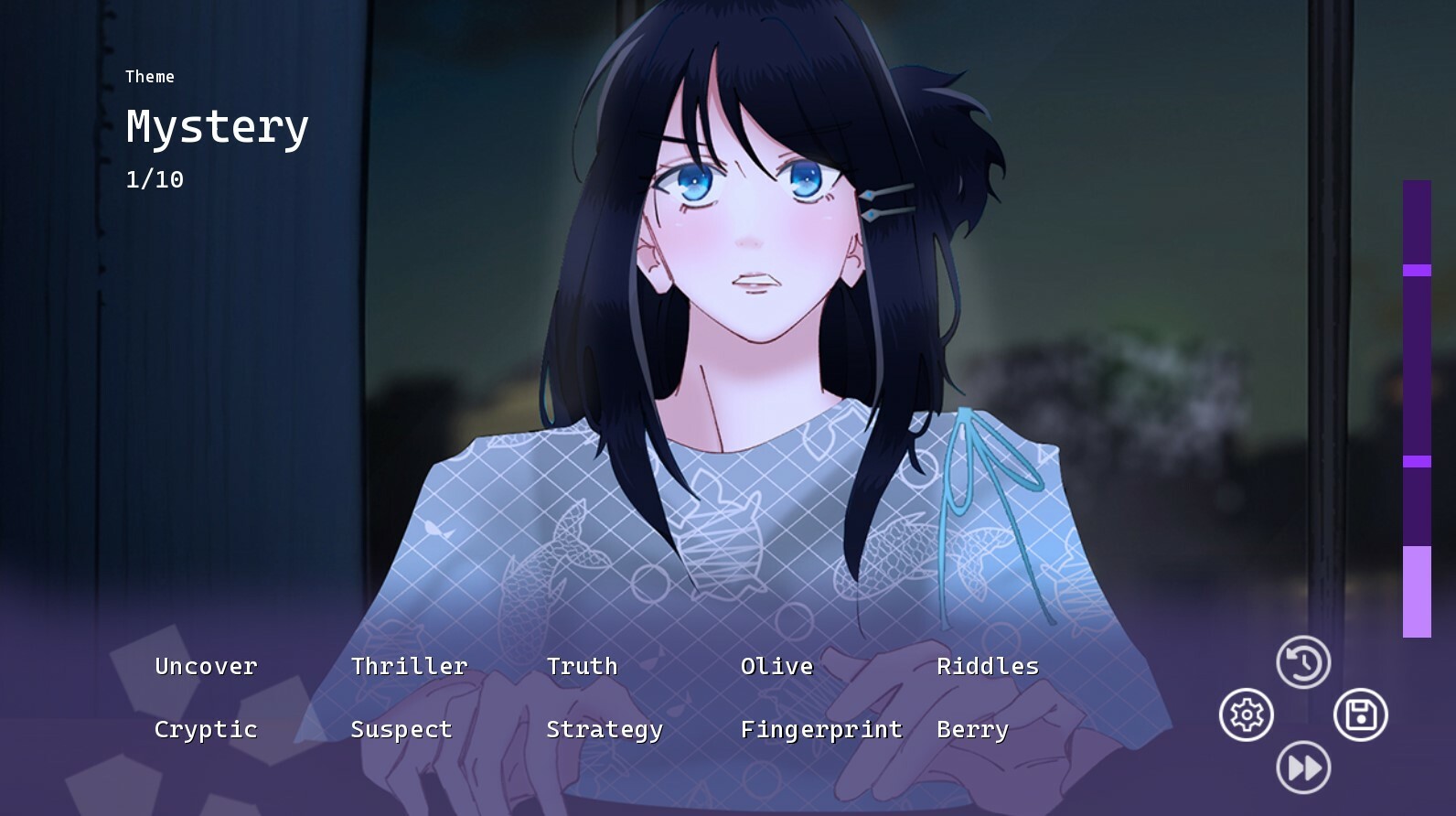Pick Strategy from the word choices

click(x=604, y=729)
